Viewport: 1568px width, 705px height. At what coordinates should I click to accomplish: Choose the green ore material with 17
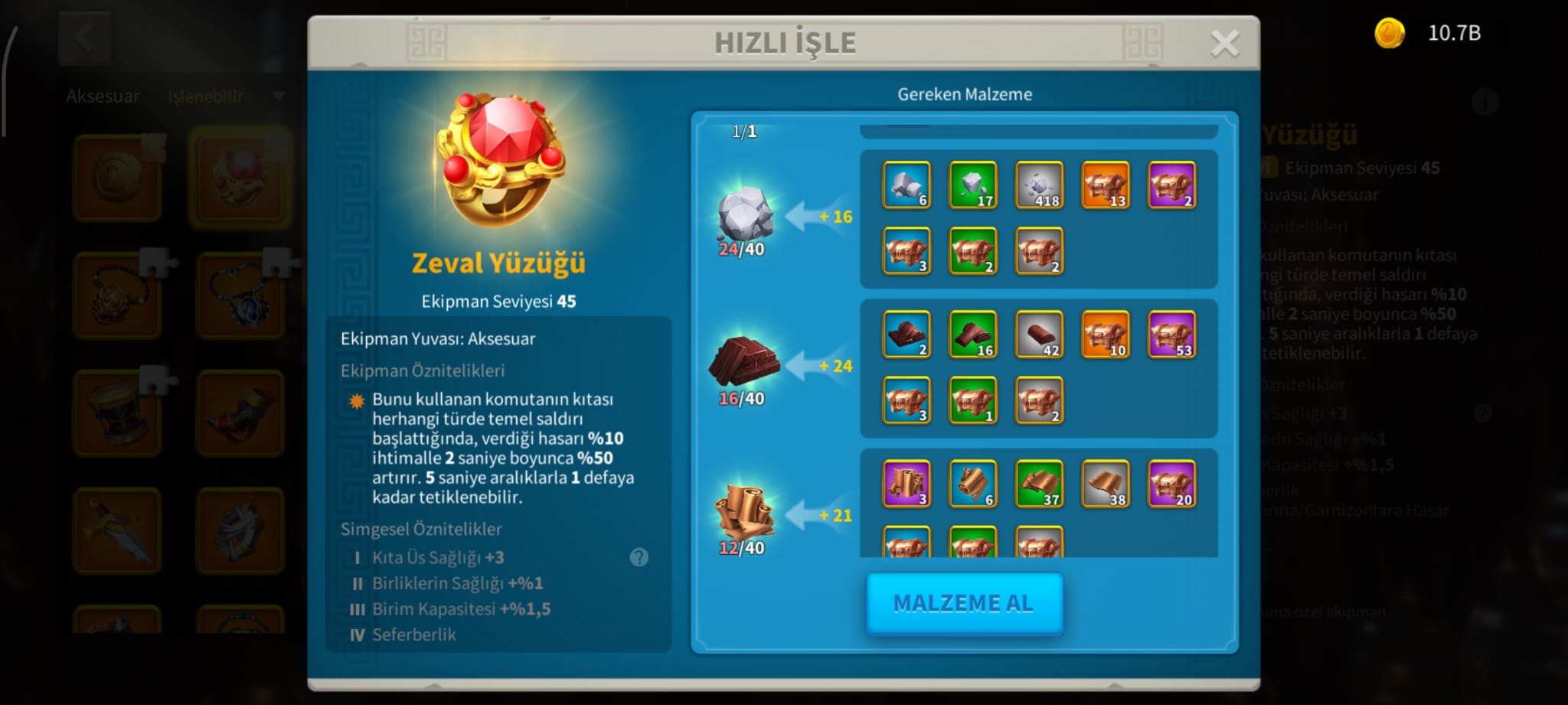coord(972,185)
